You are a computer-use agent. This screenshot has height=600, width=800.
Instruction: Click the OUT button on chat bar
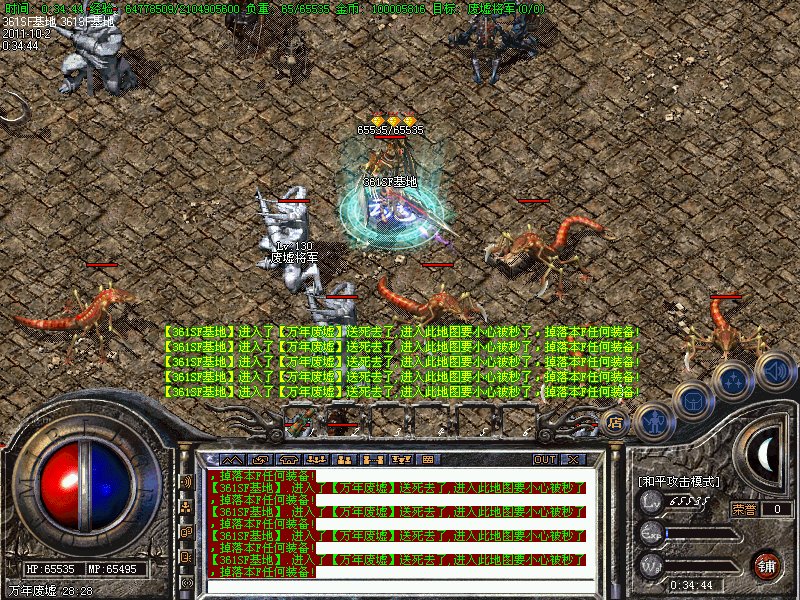[544, 459]
